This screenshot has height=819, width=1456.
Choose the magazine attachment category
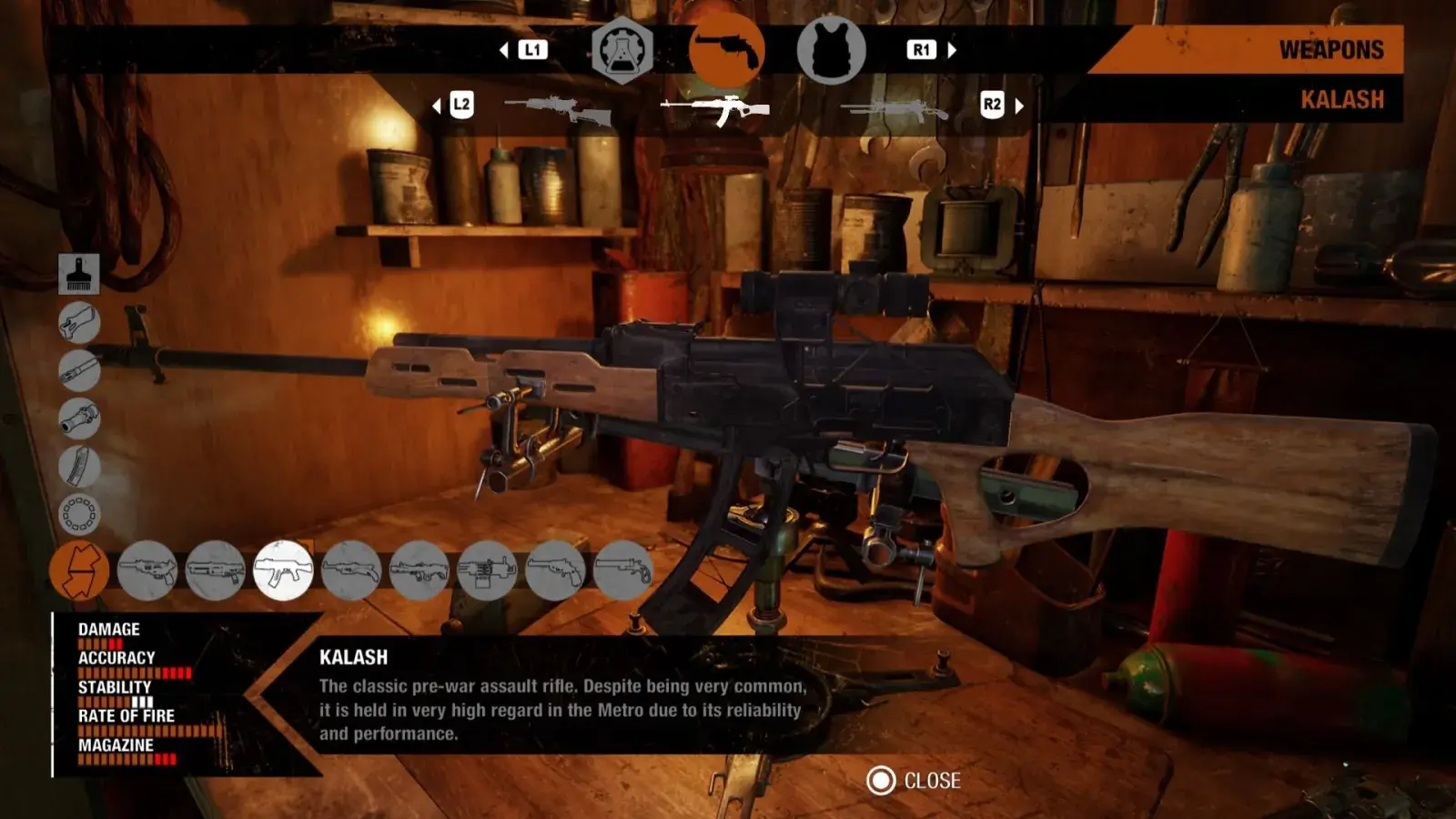click(79, 466)
